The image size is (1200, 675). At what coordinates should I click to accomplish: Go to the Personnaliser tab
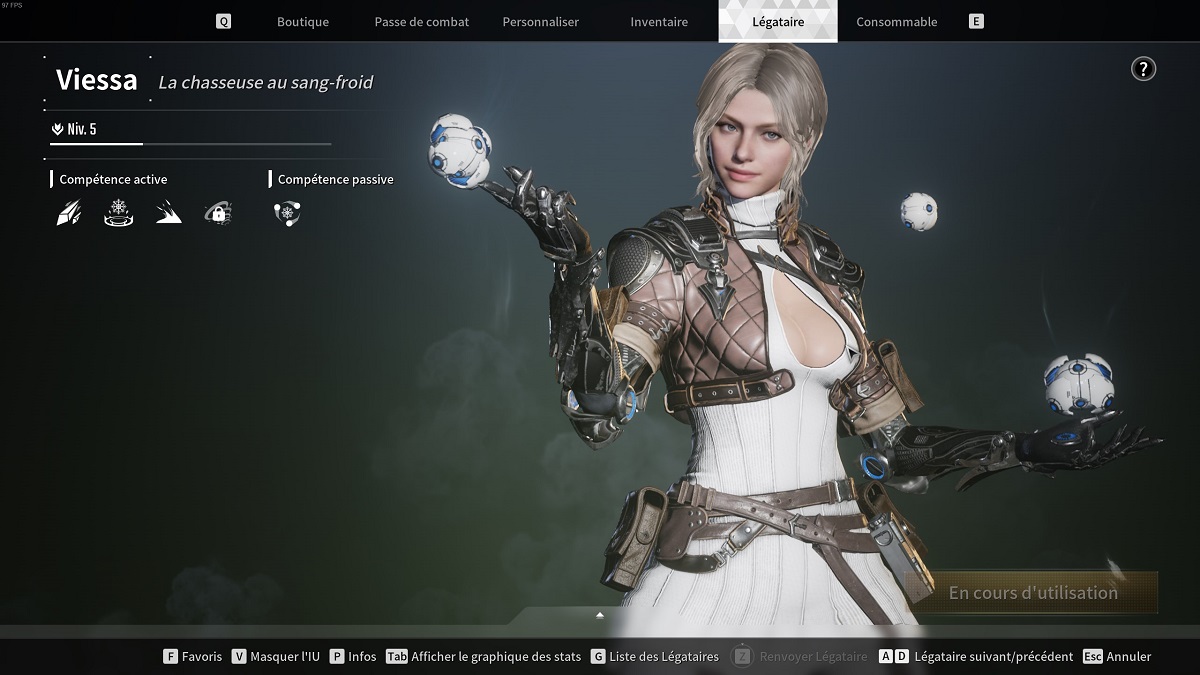540,22
